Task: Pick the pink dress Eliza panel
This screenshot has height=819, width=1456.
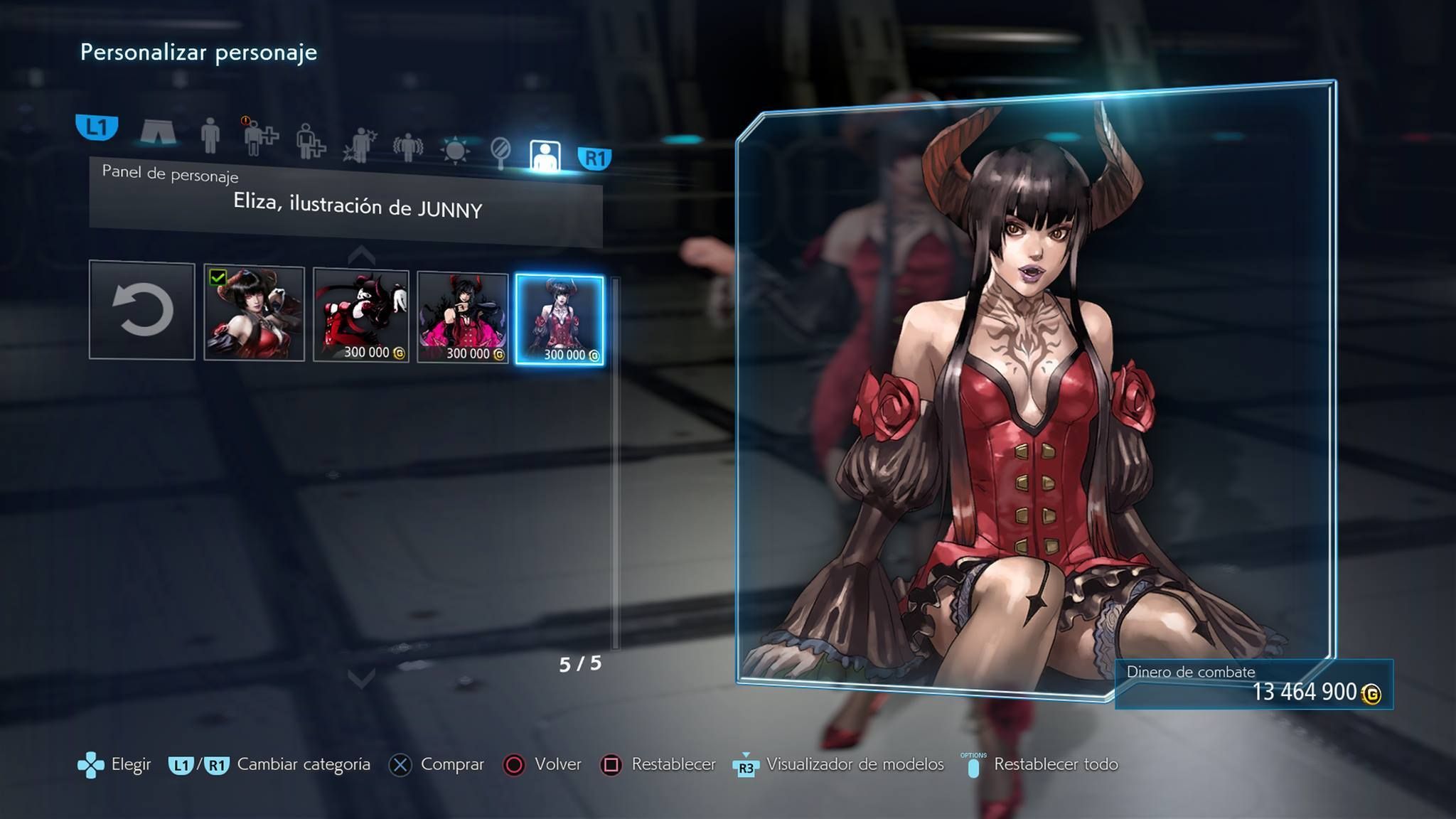Action: point(463,317)
